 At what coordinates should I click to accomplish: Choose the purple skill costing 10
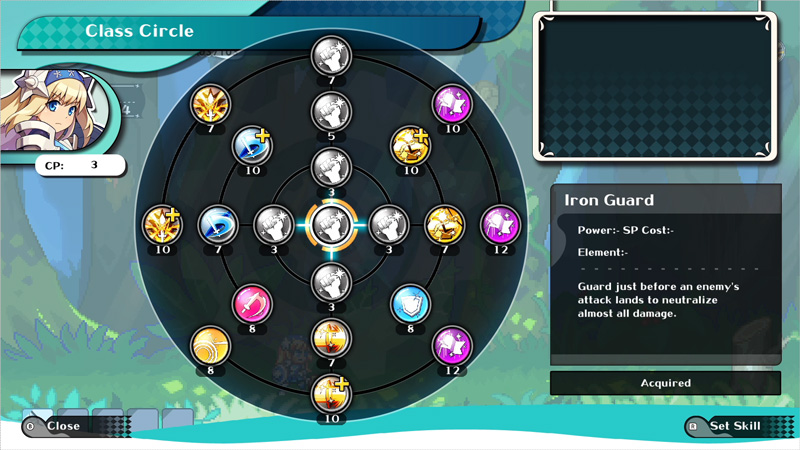(x=451, y=104)
